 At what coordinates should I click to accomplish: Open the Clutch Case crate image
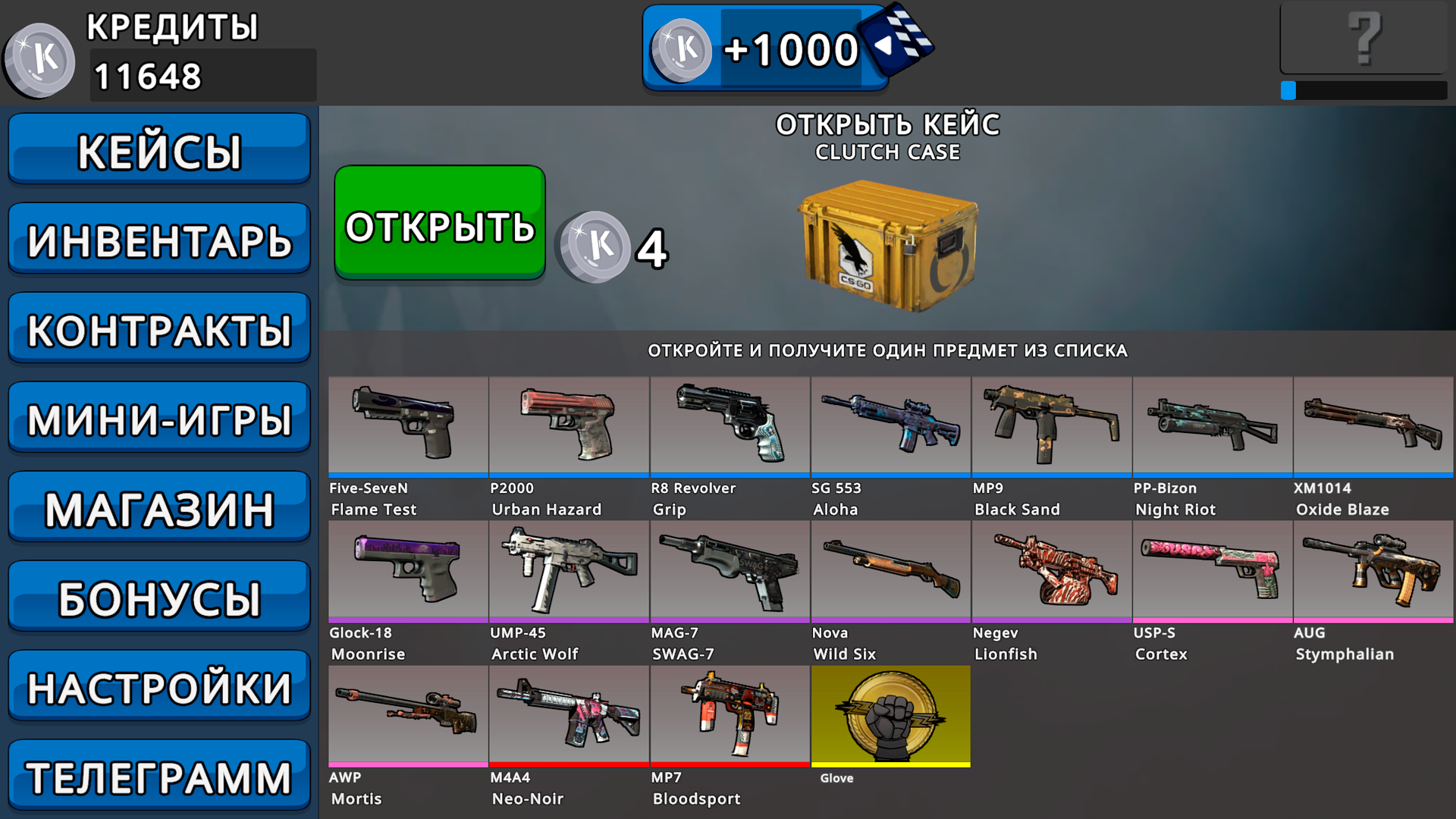click(x=887, y=243)
